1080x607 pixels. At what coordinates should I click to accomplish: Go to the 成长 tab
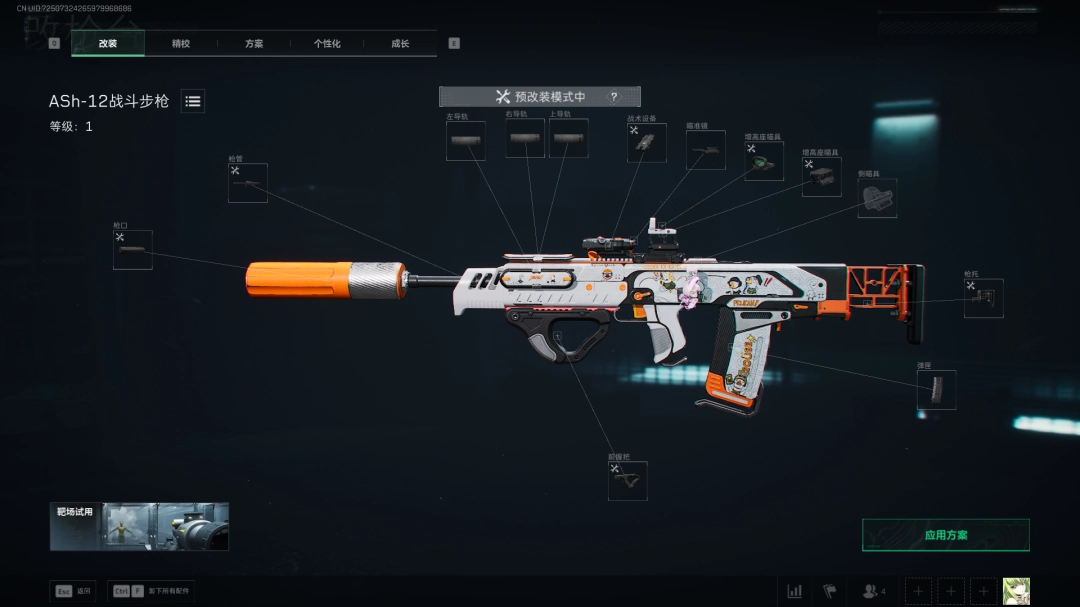400,44
